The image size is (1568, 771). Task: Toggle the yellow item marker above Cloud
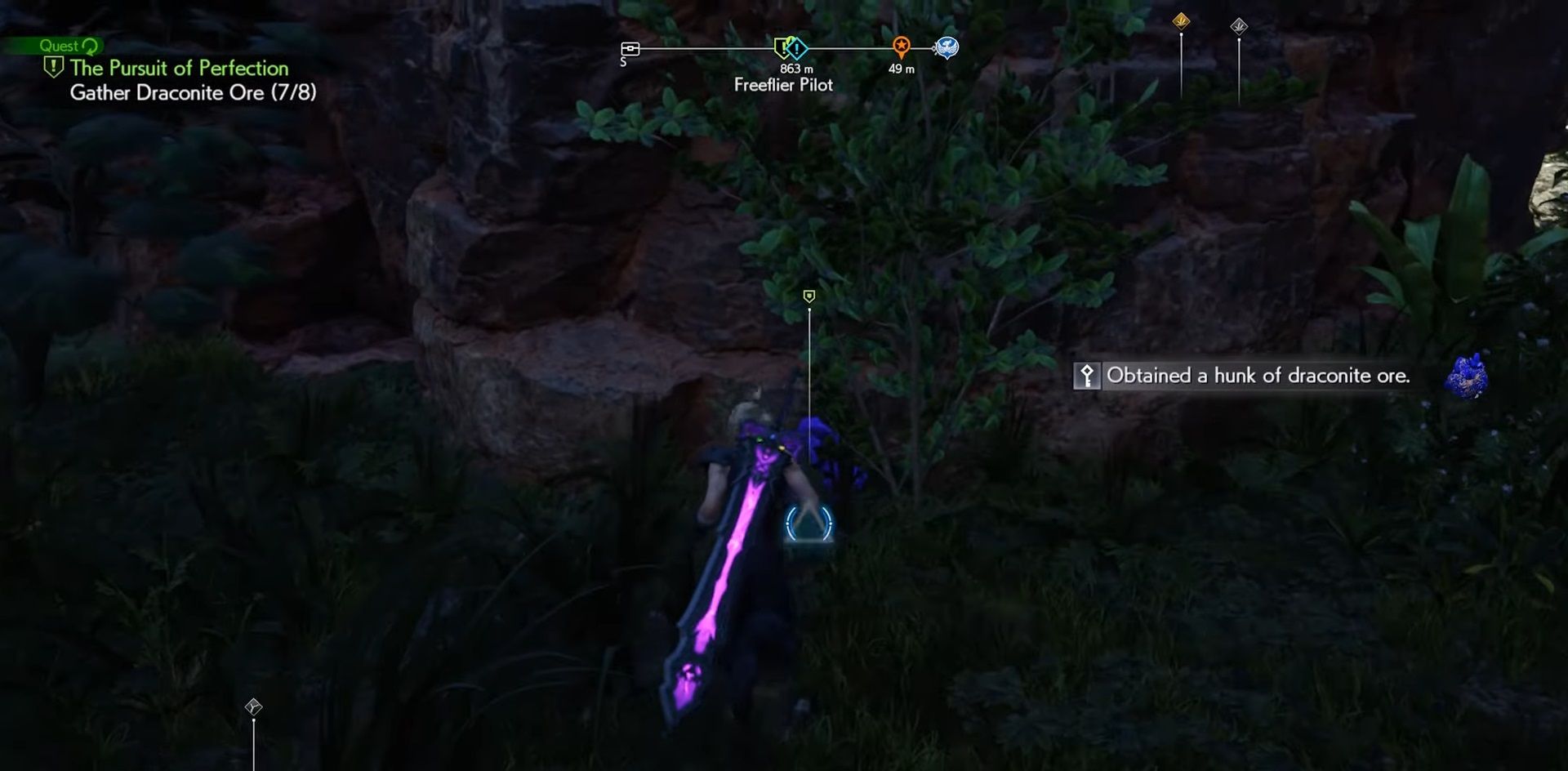808,297
